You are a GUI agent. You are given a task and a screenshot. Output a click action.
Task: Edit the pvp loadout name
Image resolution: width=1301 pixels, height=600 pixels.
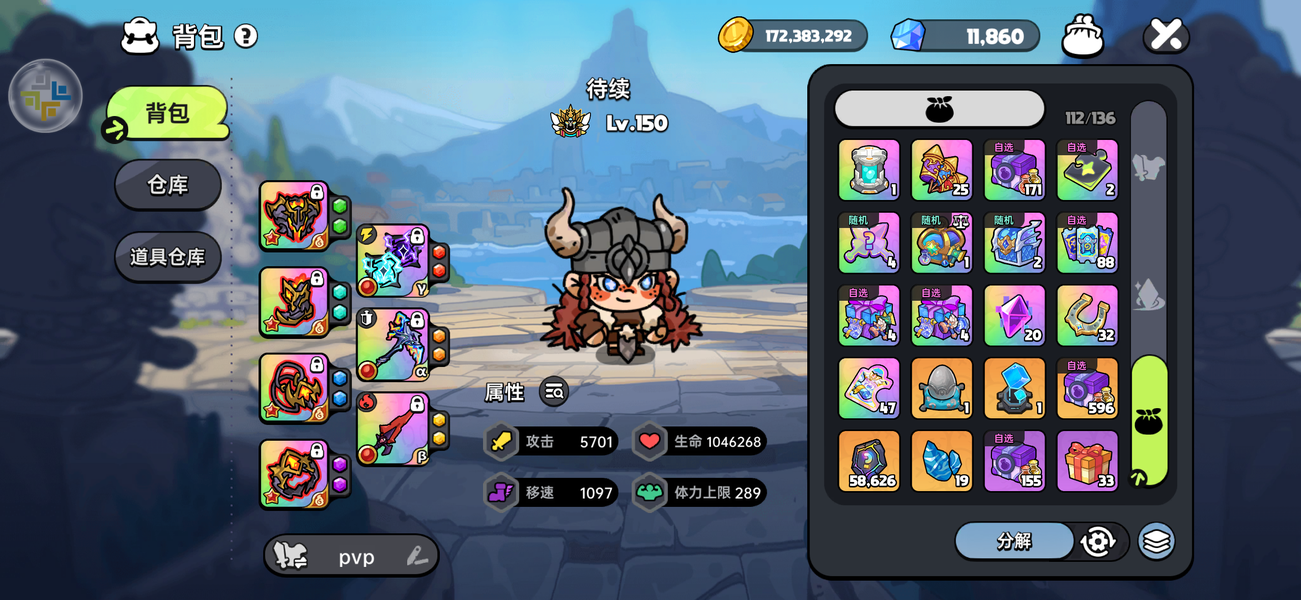pos(417,557)
